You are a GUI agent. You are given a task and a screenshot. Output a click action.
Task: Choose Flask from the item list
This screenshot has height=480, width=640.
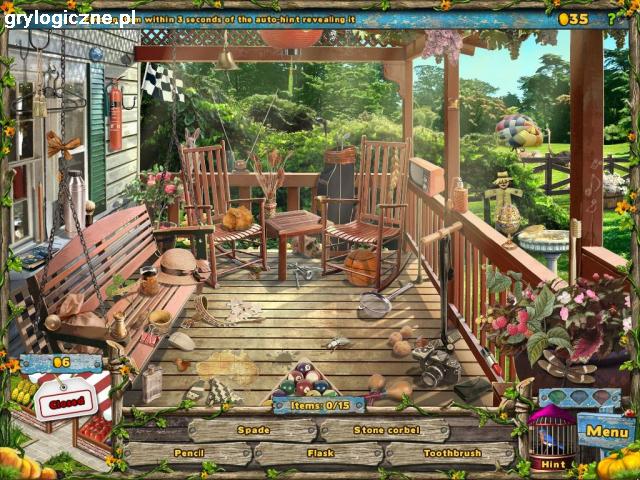(320, 453)
